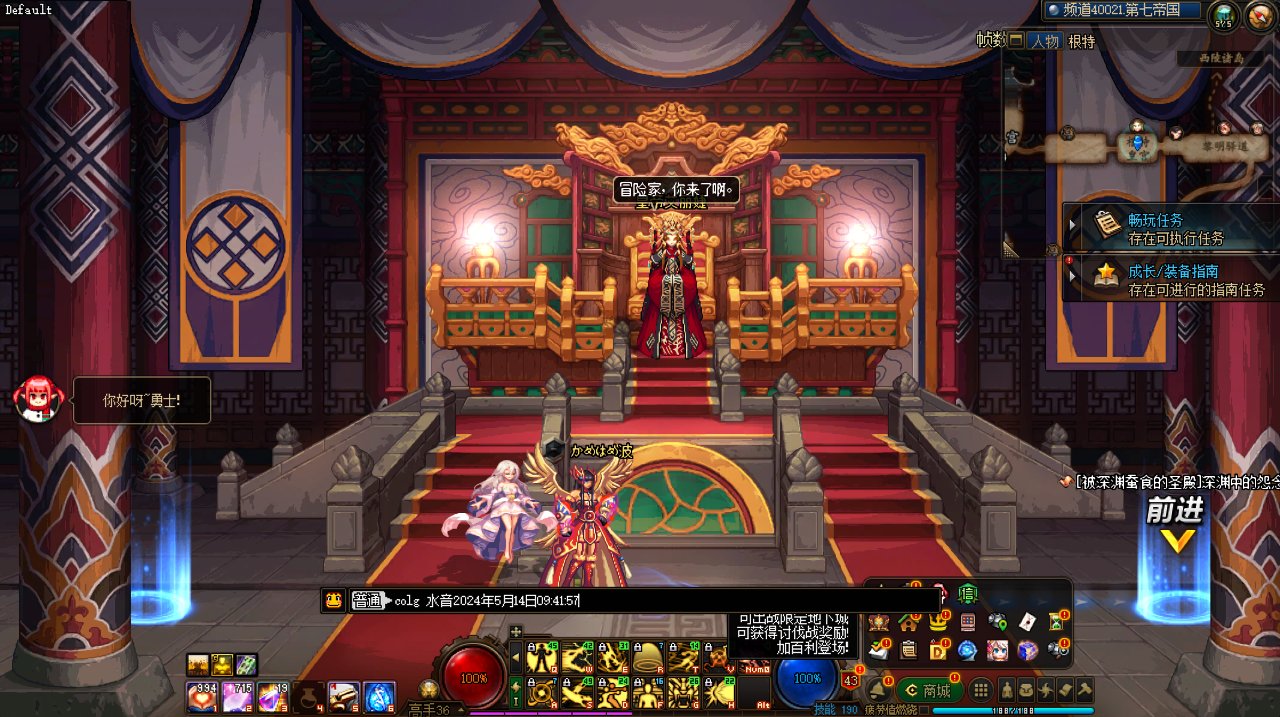
Task: Open the auction hammer icon
Action: click(1084, 689)
